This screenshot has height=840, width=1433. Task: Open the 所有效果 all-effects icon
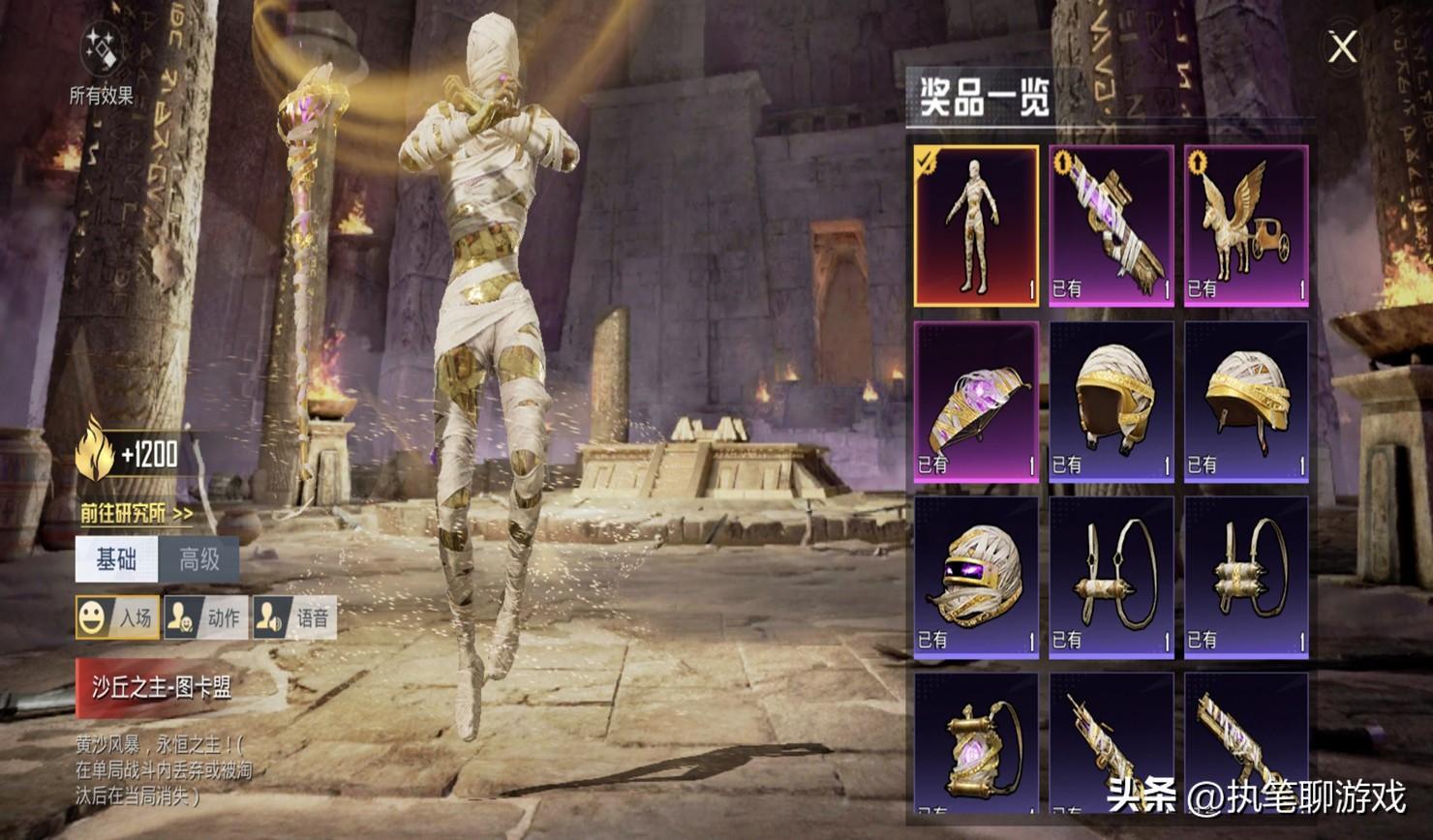click(x=101, y=55)
